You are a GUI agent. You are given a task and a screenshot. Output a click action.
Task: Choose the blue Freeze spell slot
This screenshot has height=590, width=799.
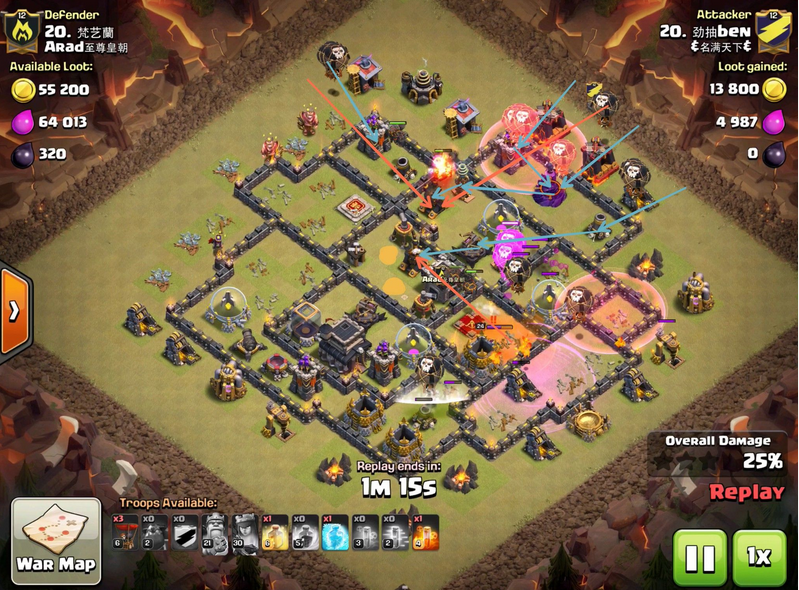[x=333, y=532]
